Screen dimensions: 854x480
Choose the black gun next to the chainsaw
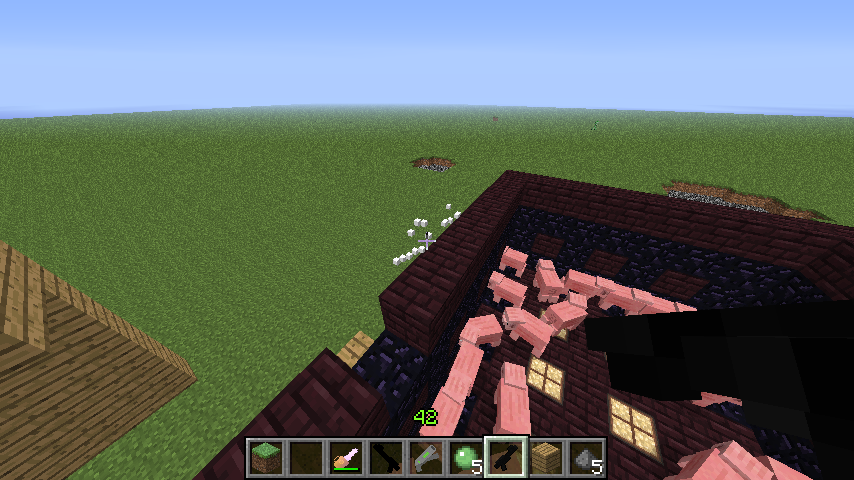pyautogui.click(x=385, y=457)
